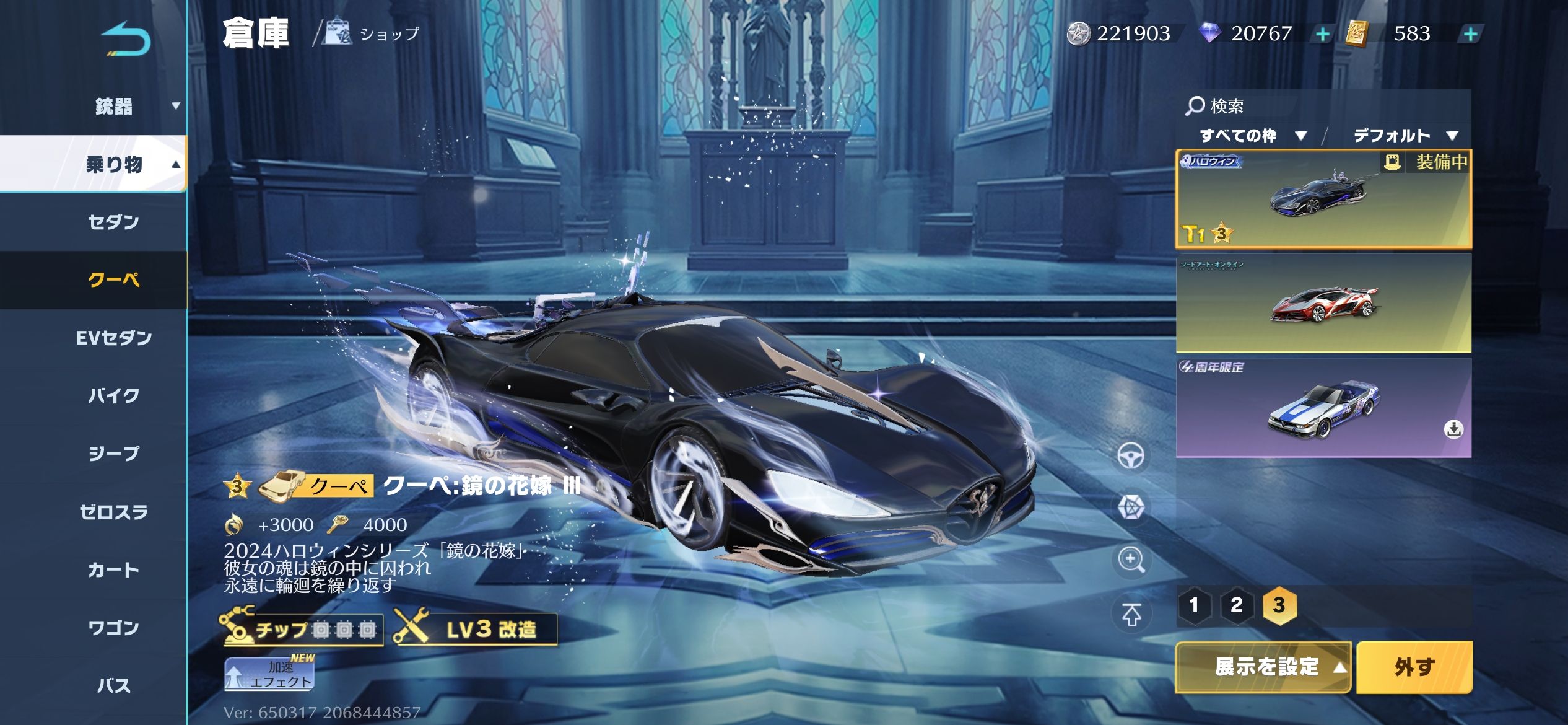Expand the 銃器 weapons category
Viewport: 1568px width, 725px height.
(x=114, y=107)
